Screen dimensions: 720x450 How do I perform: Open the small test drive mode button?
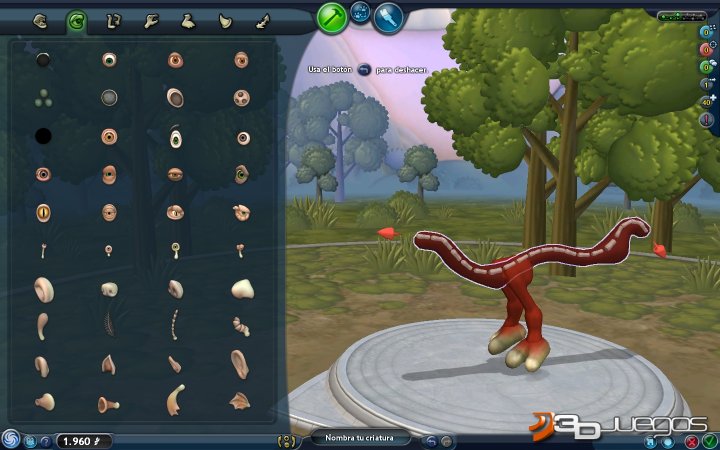coord(360,12)
